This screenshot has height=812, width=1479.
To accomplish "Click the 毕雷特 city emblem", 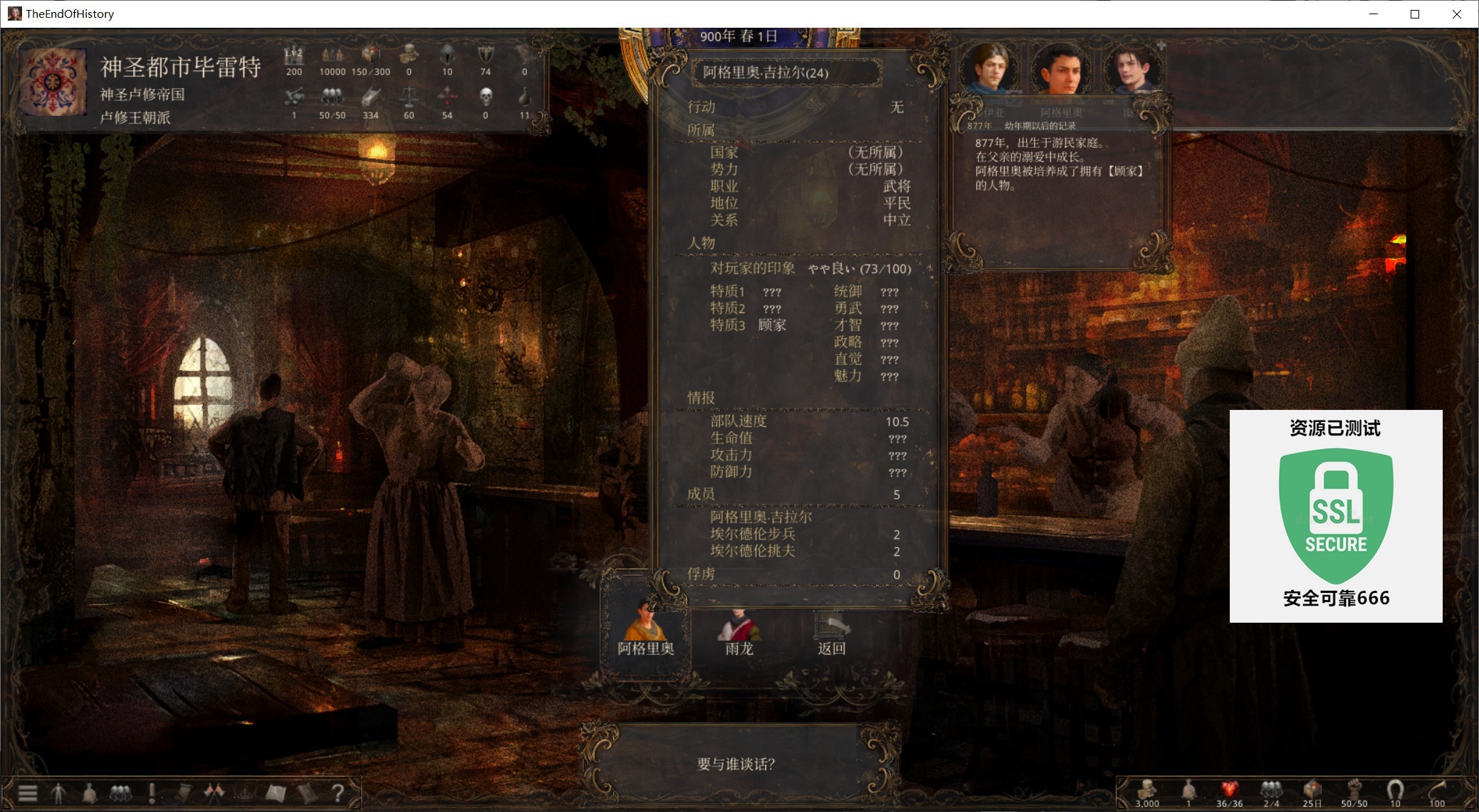I will click(53, 82).
